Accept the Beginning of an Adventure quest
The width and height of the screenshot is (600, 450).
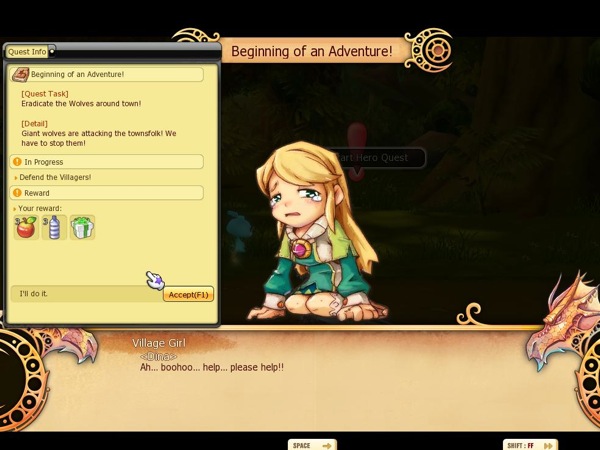pos(188,294)
